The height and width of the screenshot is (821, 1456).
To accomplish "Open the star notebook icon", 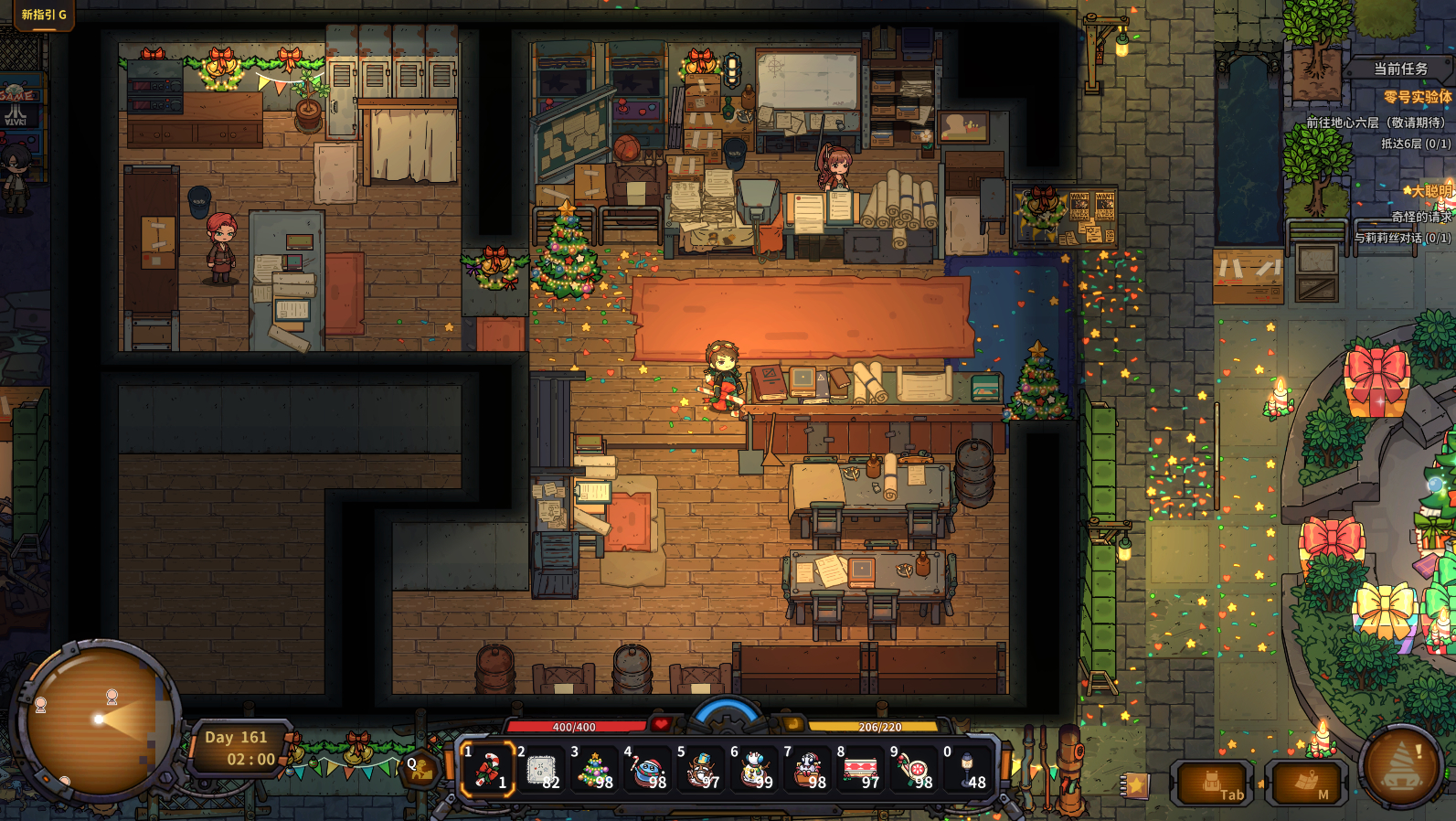I will click(x=1136, y=784).
